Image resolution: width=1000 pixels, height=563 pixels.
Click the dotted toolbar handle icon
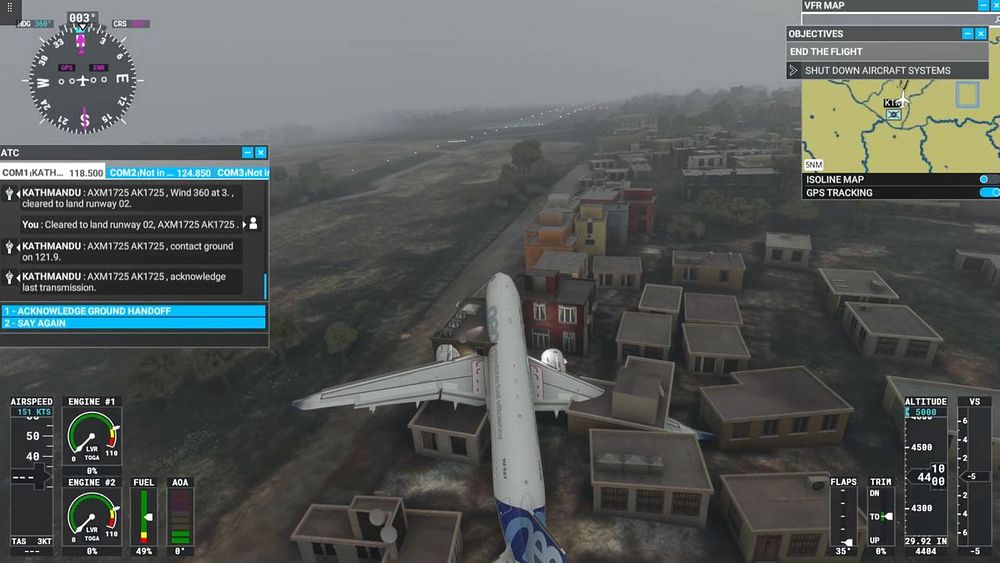(11, 7)
